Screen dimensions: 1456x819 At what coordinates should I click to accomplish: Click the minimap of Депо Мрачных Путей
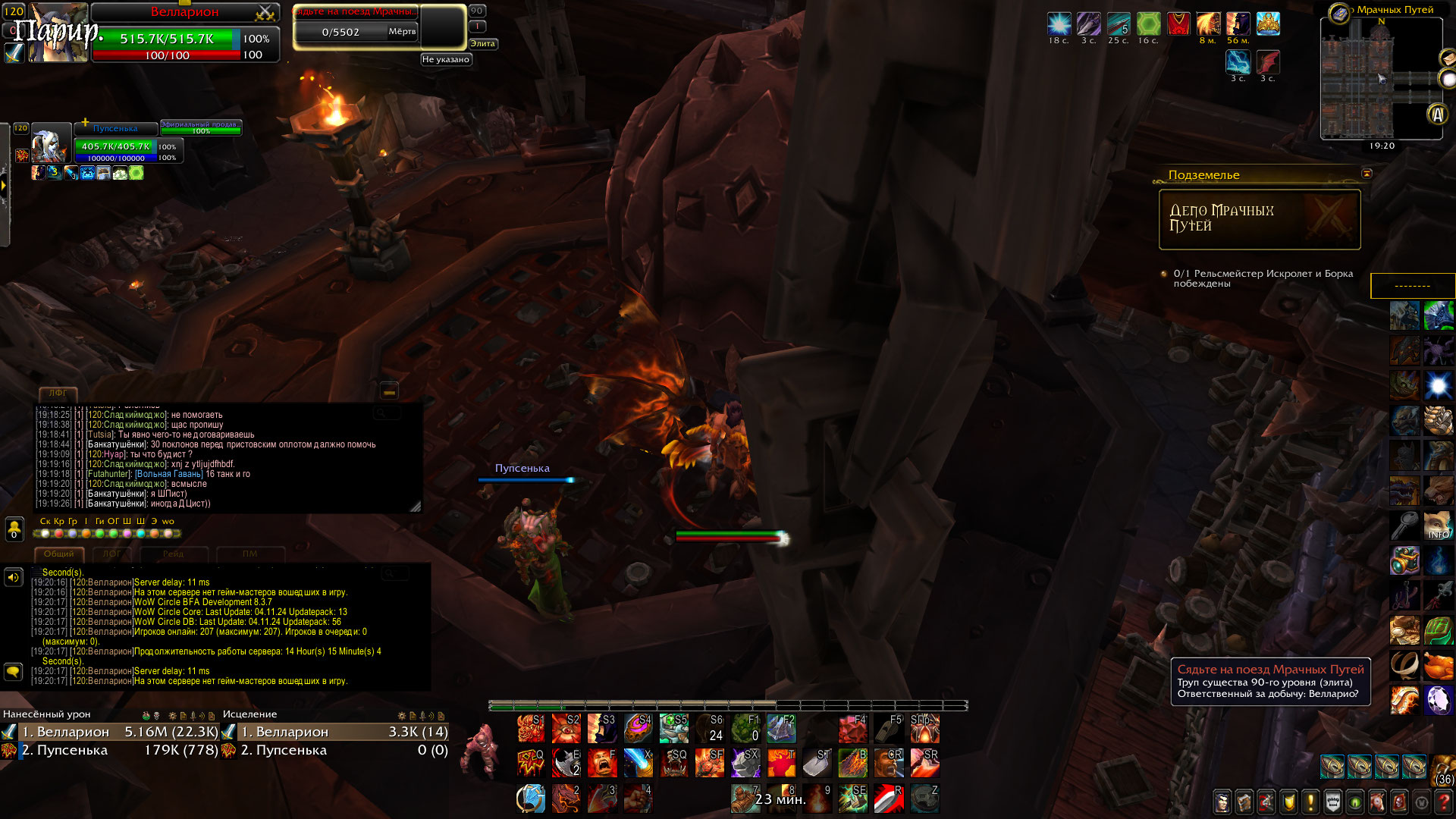point(1380,78)
